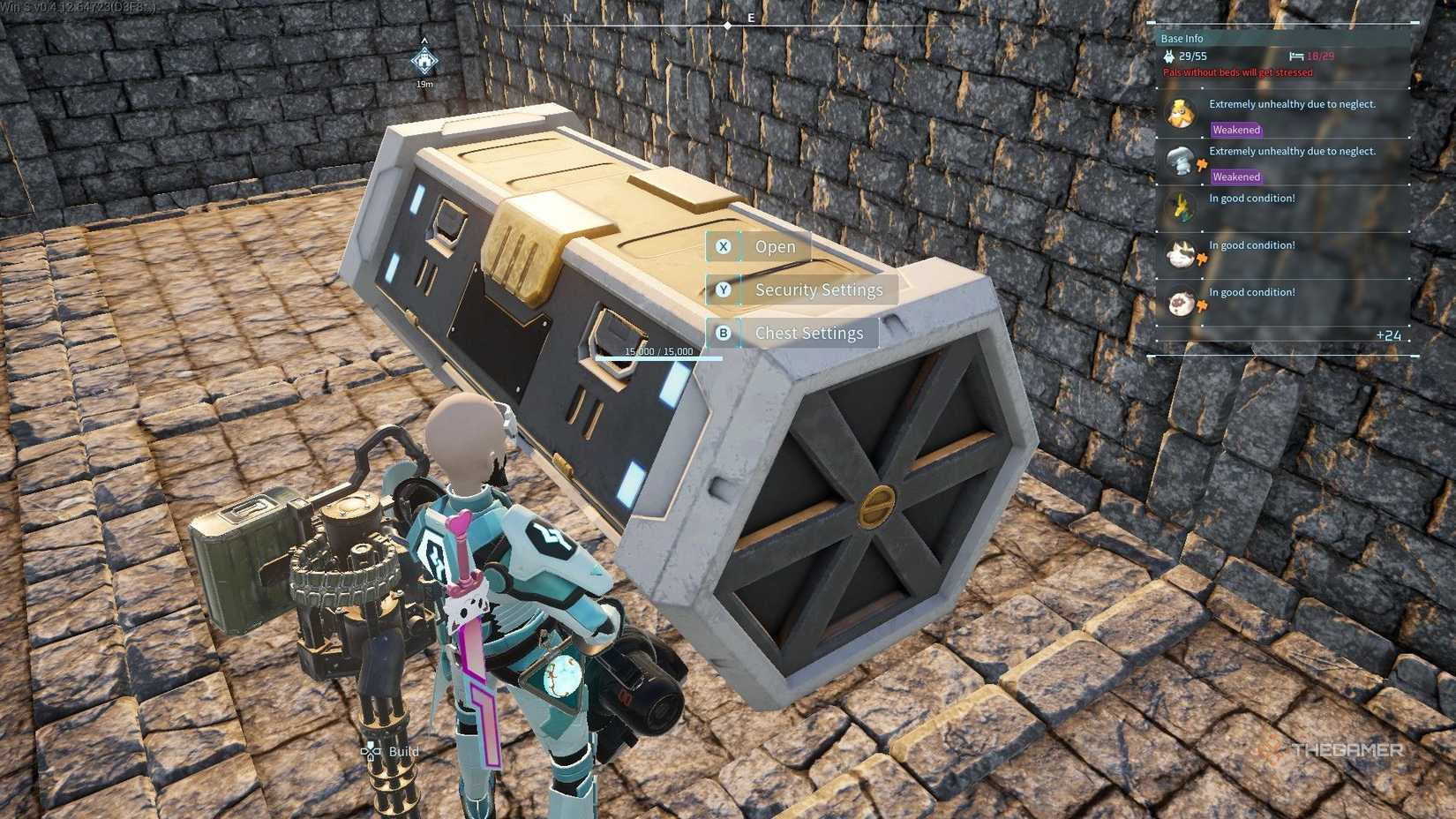Click the red bed icon showing 18/29

(x=1295, y=55)
